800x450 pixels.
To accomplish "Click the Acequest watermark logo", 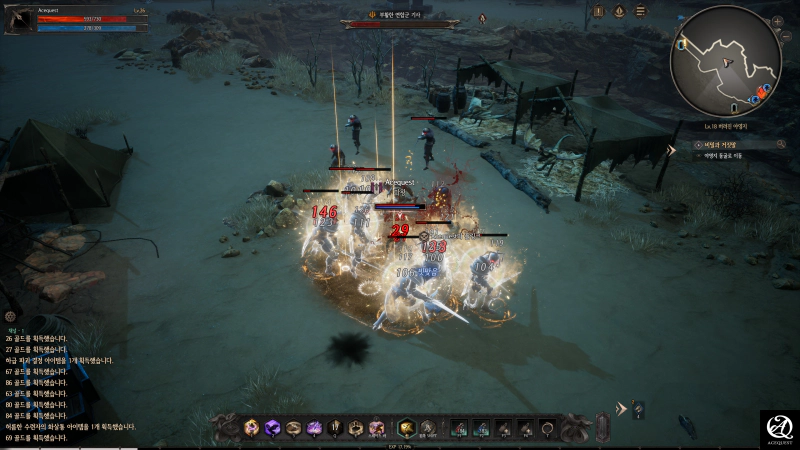I will [x=779, y=429].
